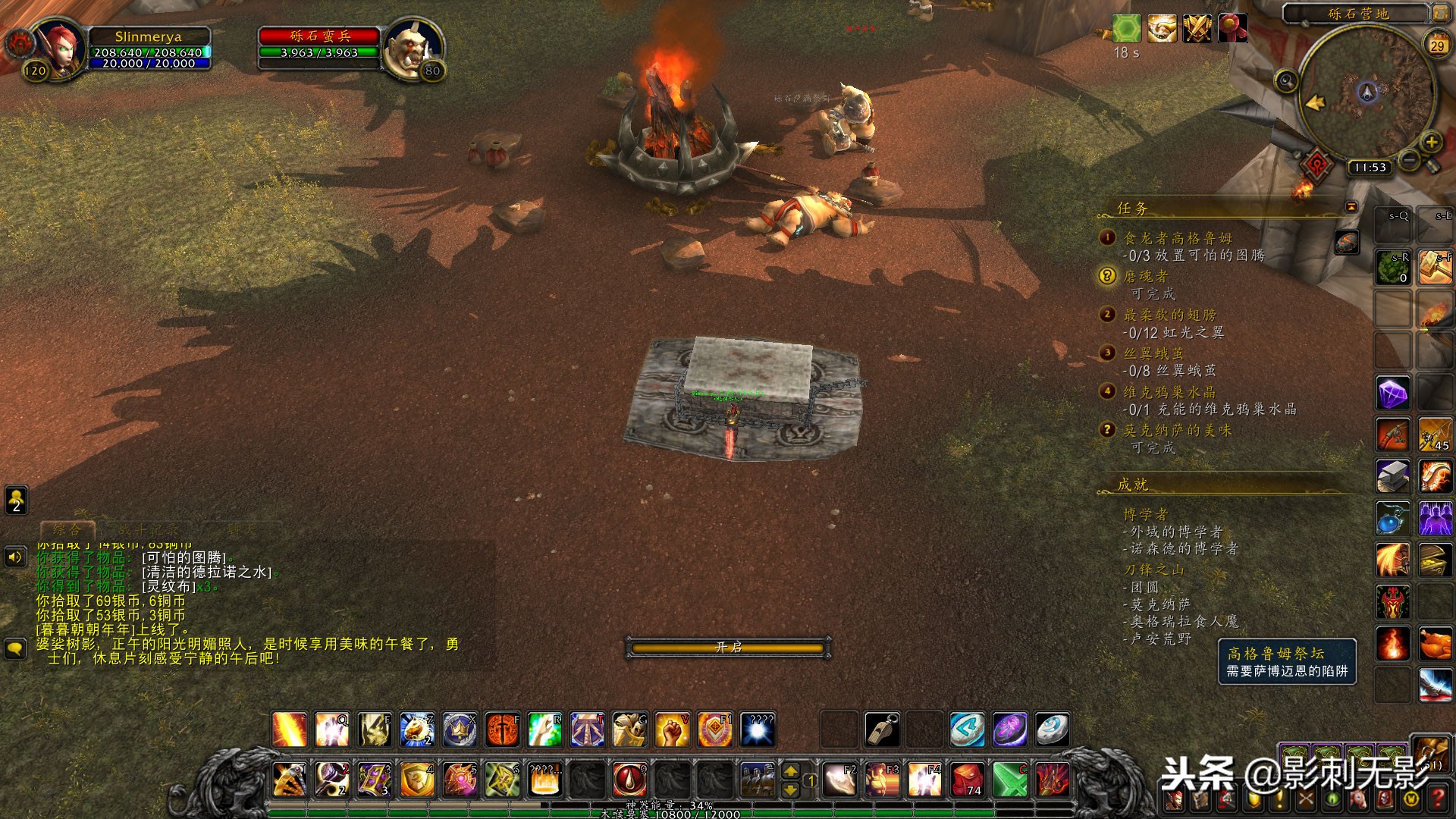Activate the whistle item on action bar
The image size is (1456, 819).
(883, 730)
